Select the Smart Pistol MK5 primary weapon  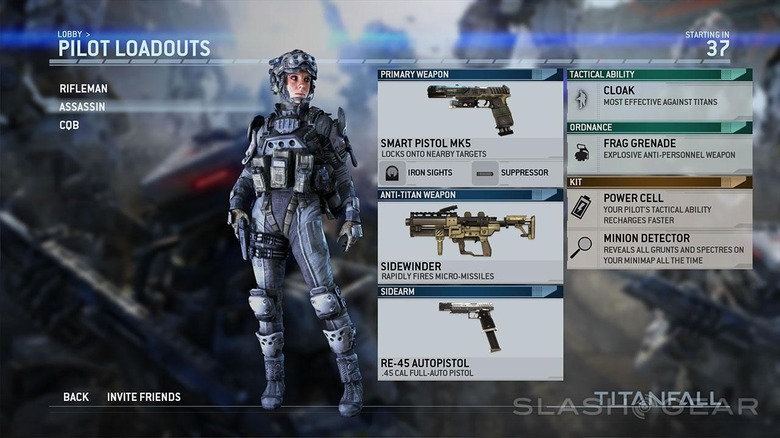(470, 120)
